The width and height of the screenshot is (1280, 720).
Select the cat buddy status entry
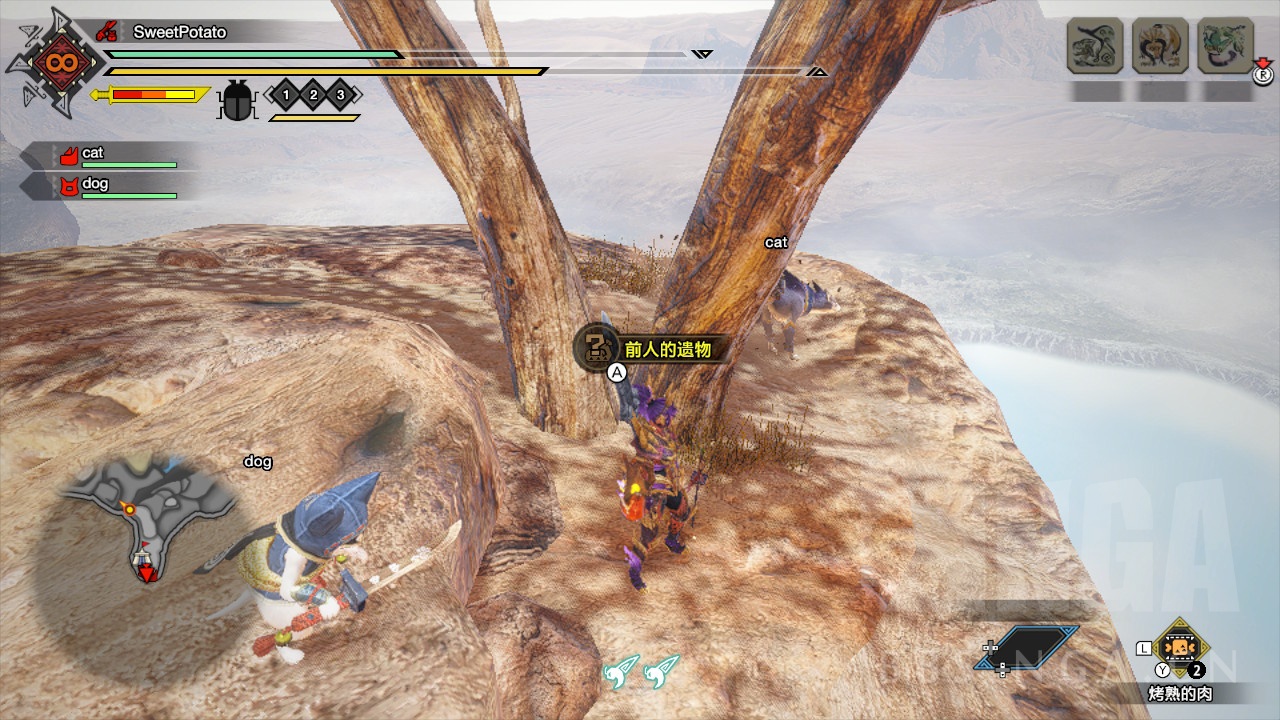pos(110,156)
